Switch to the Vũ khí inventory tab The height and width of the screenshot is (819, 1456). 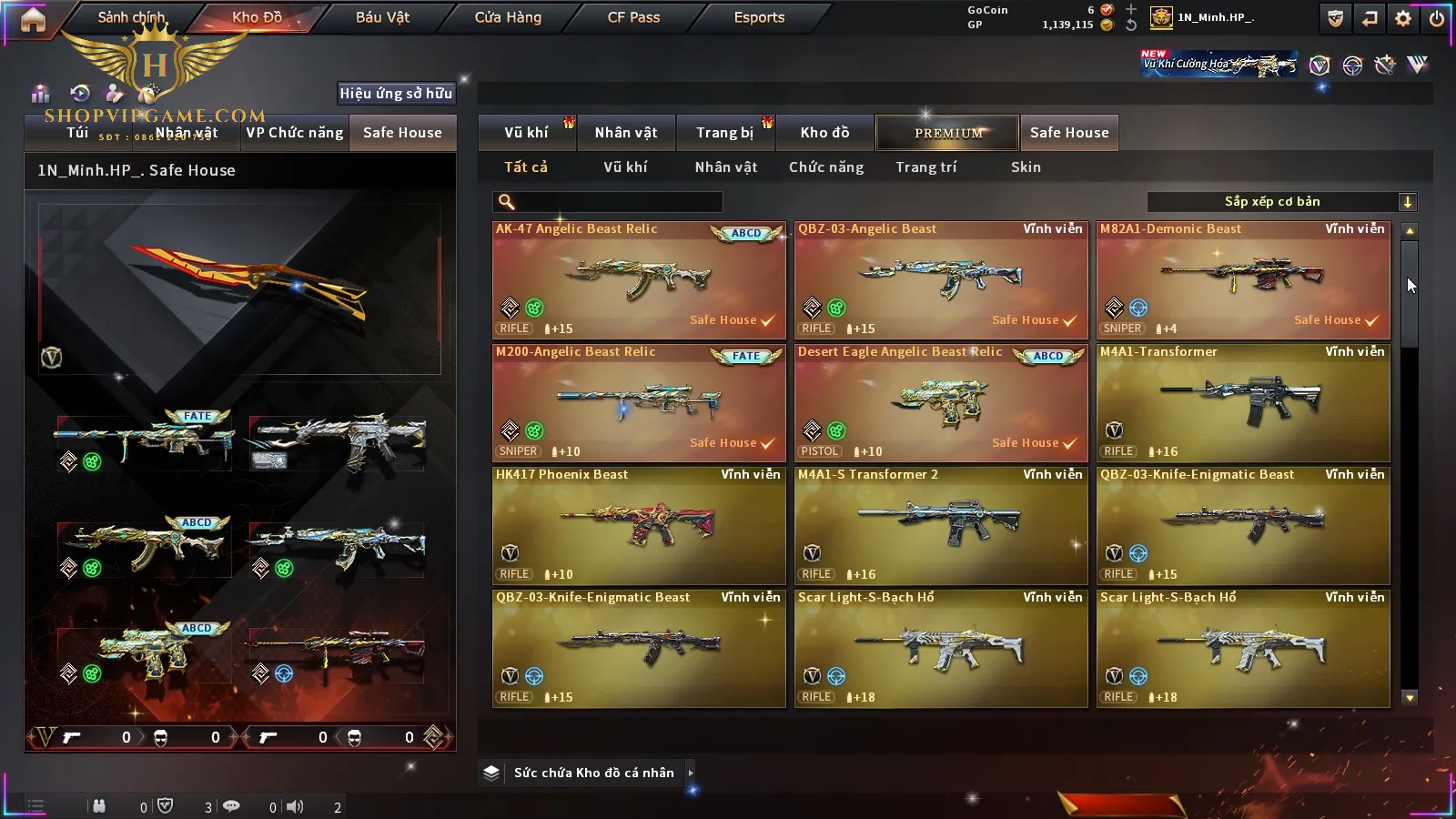coord(526,133)
